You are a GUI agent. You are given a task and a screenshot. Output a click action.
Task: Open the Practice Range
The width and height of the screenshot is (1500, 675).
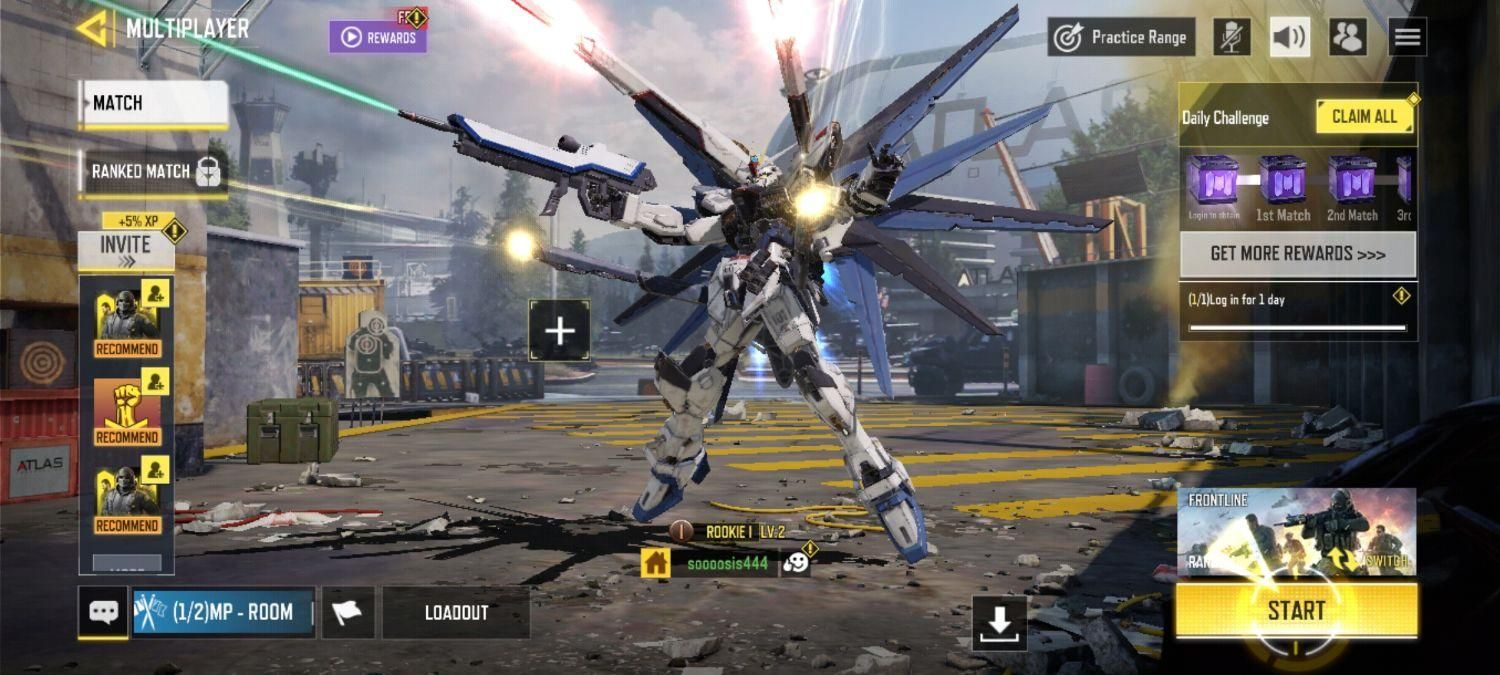1122,38
